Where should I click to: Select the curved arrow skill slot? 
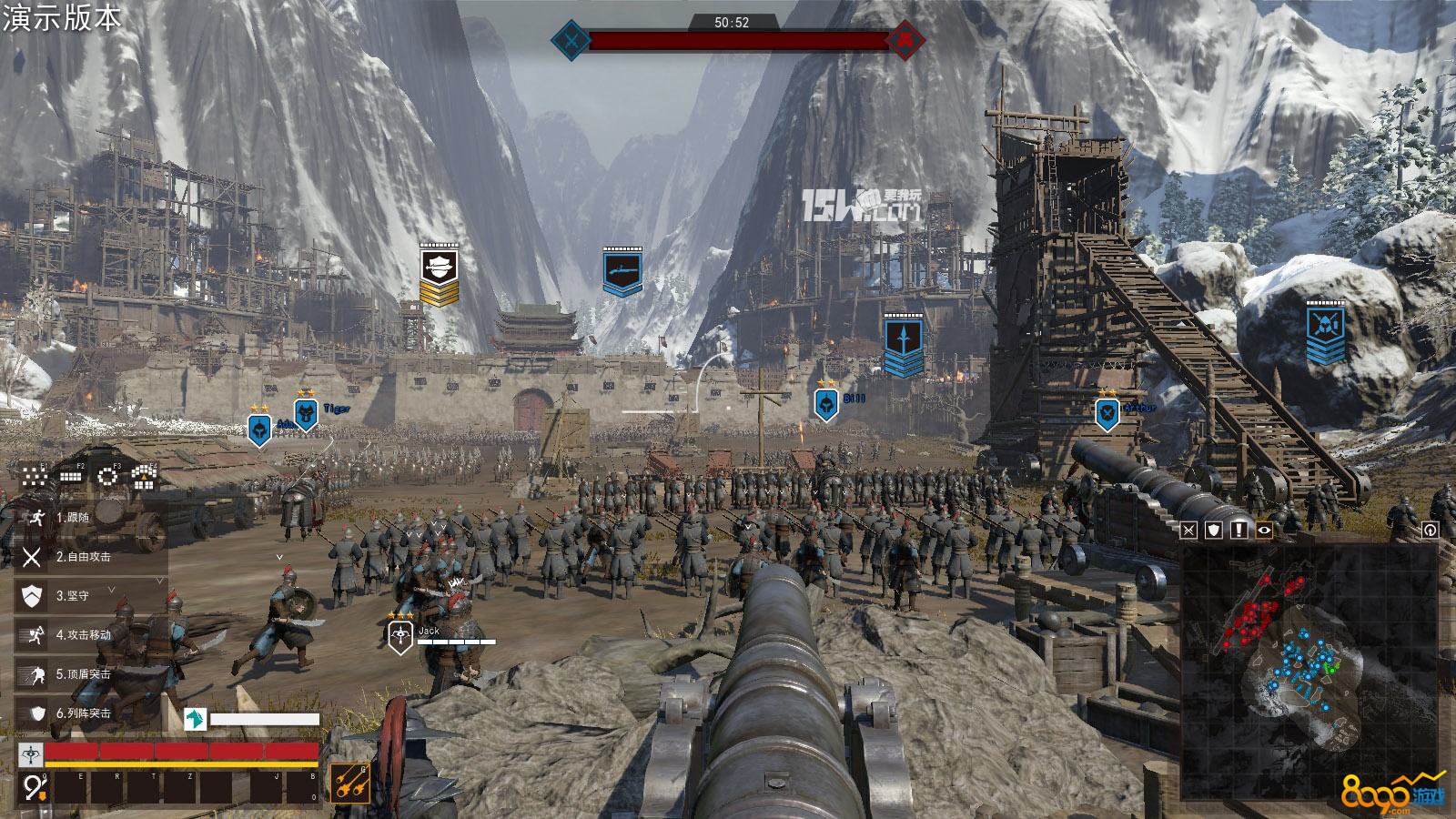tap(35, 786)
